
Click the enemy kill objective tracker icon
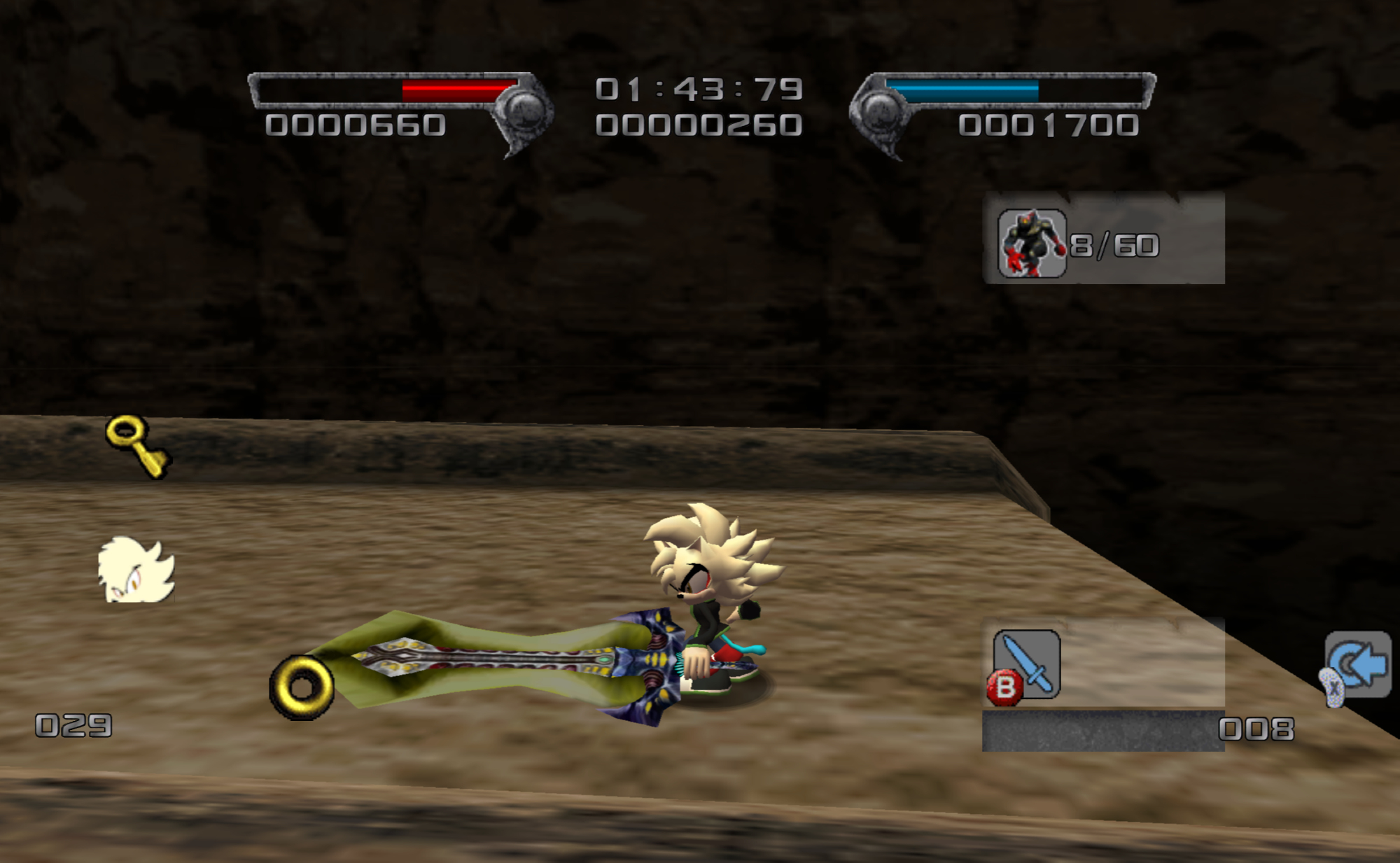click(1031, 244)
